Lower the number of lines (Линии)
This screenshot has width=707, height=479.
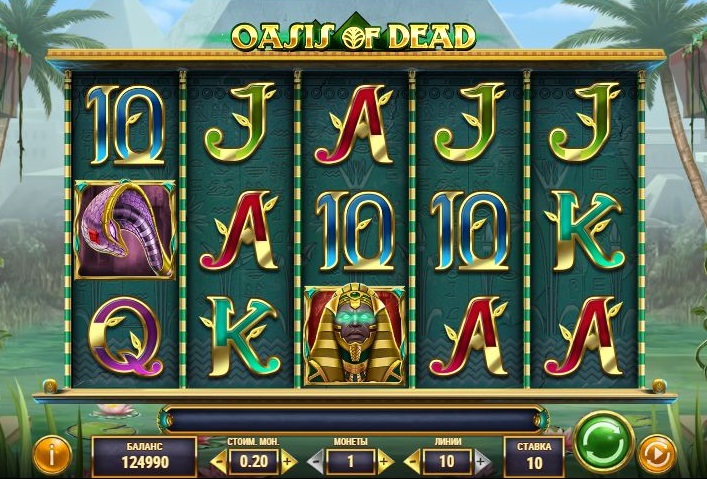[x=413, y=462]
